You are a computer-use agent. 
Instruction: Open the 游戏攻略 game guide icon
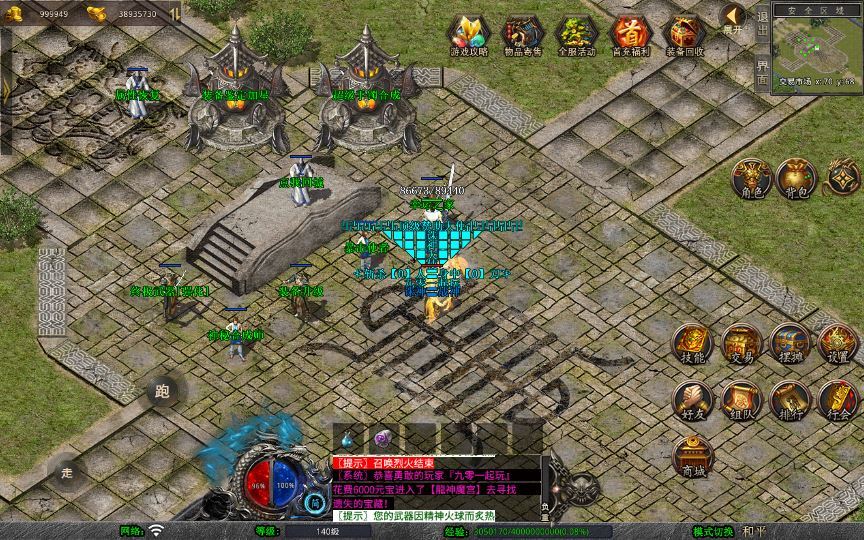click(x=468, y=35)
